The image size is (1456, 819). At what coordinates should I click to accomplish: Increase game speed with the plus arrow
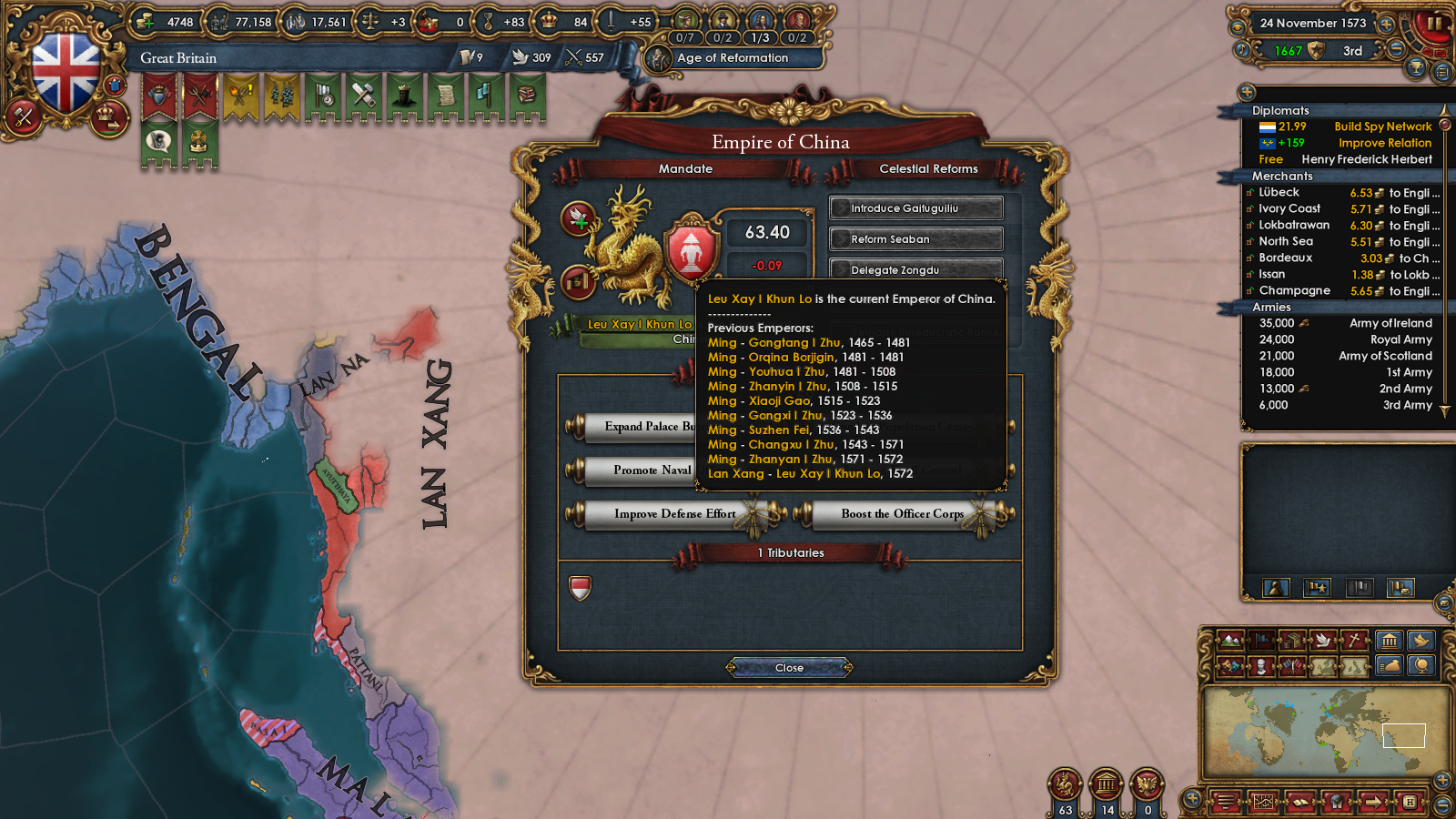click(x=1387, y=25)
